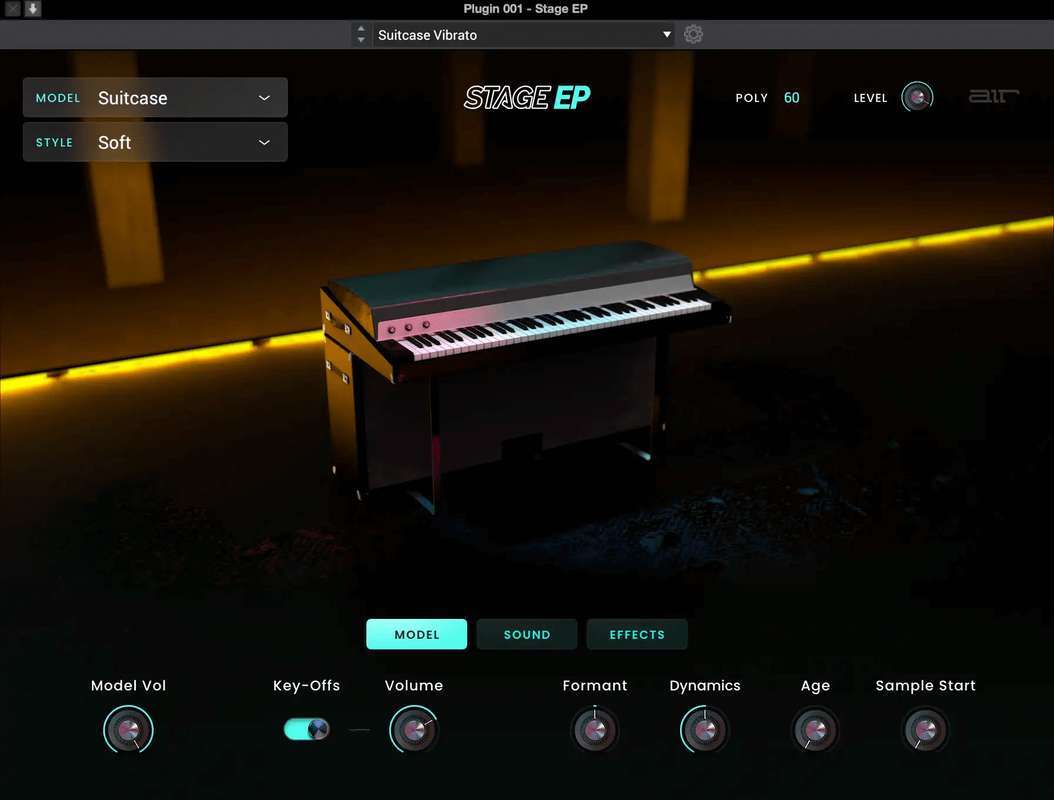Switch to the Effects tab

[x=637, y=635]
